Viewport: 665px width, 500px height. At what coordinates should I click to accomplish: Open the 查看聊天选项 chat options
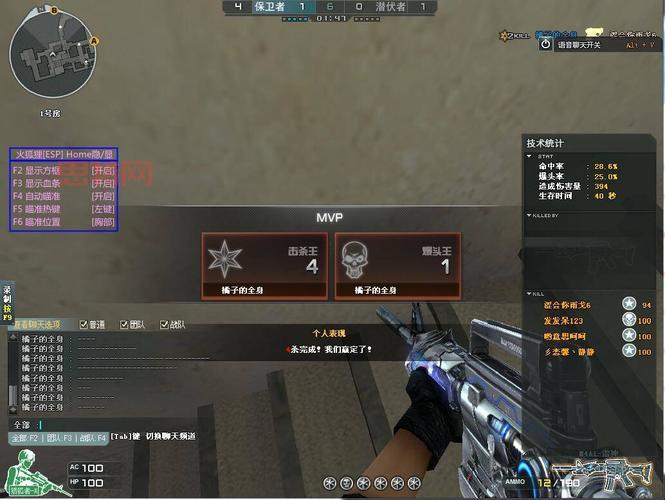click(x=35, y=325)
